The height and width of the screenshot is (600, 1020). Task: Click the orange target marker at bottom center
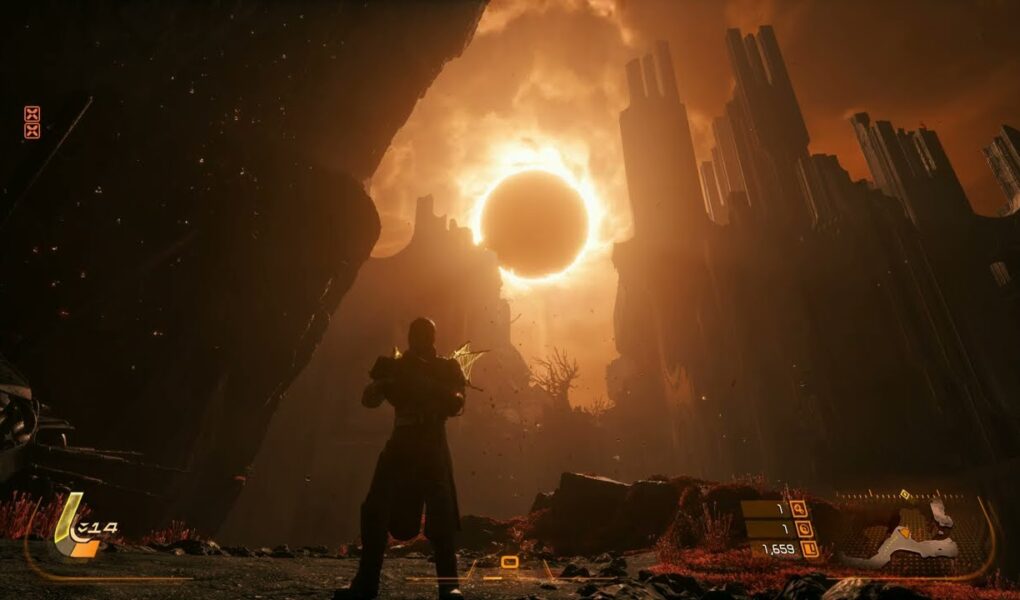tap(509, 563)
